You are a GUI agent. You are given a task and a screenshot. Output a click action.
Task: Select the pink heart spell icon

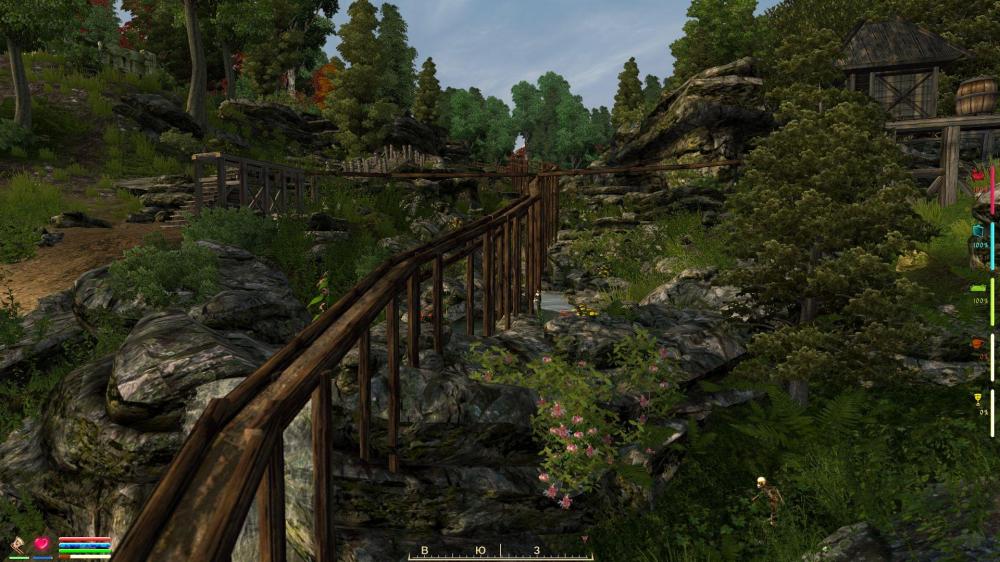pos(42,545)
